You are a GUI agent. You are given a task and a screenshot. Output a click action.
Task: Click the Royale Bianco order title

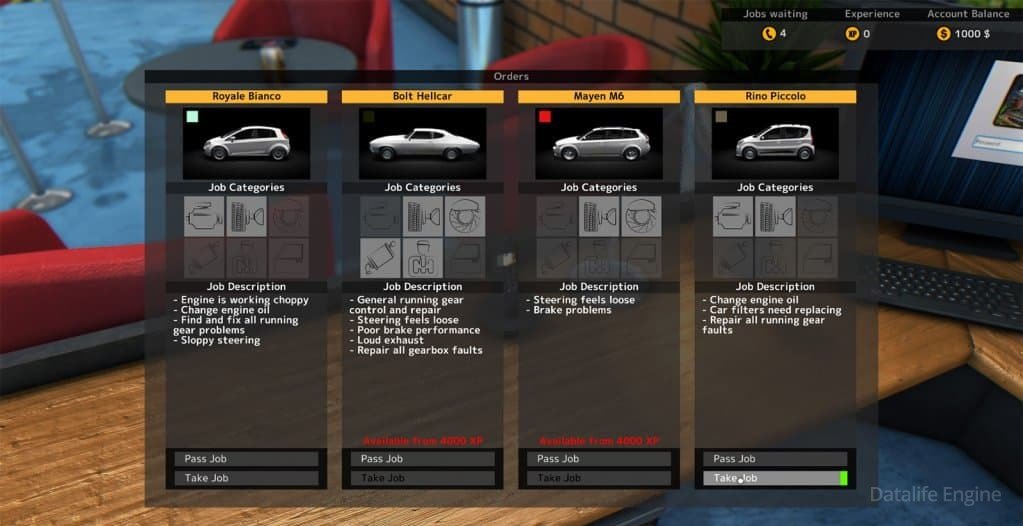[x=246, y=97]
